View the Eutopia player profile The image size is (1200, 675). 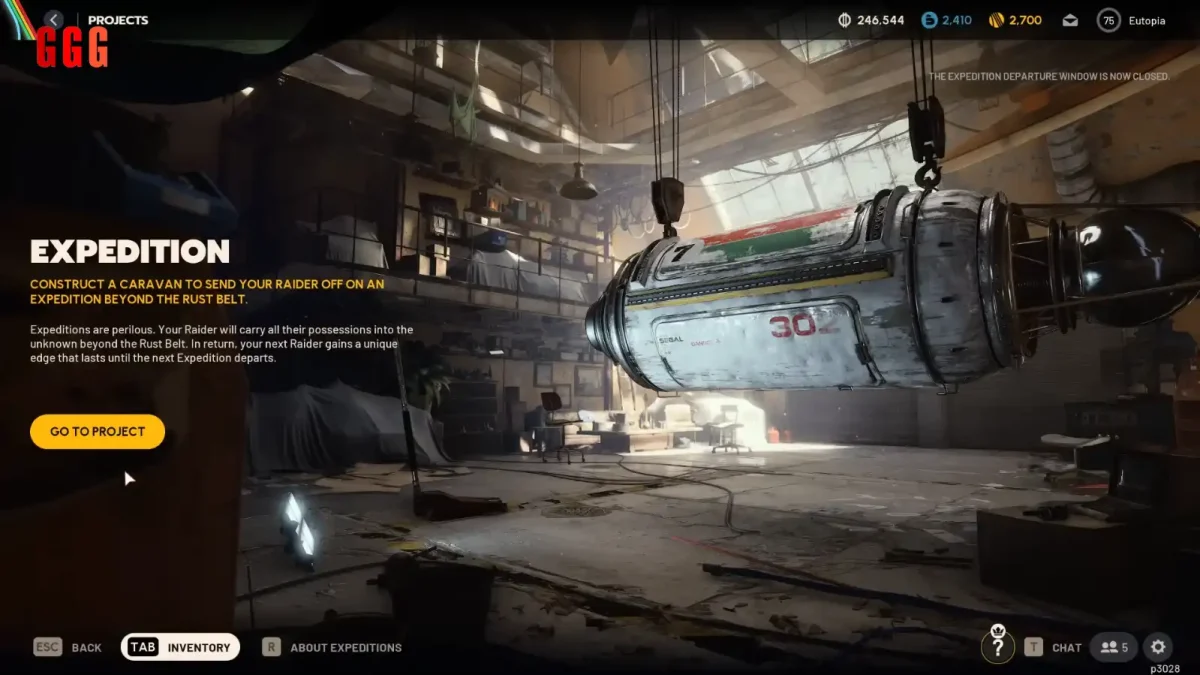(1133, 20)
